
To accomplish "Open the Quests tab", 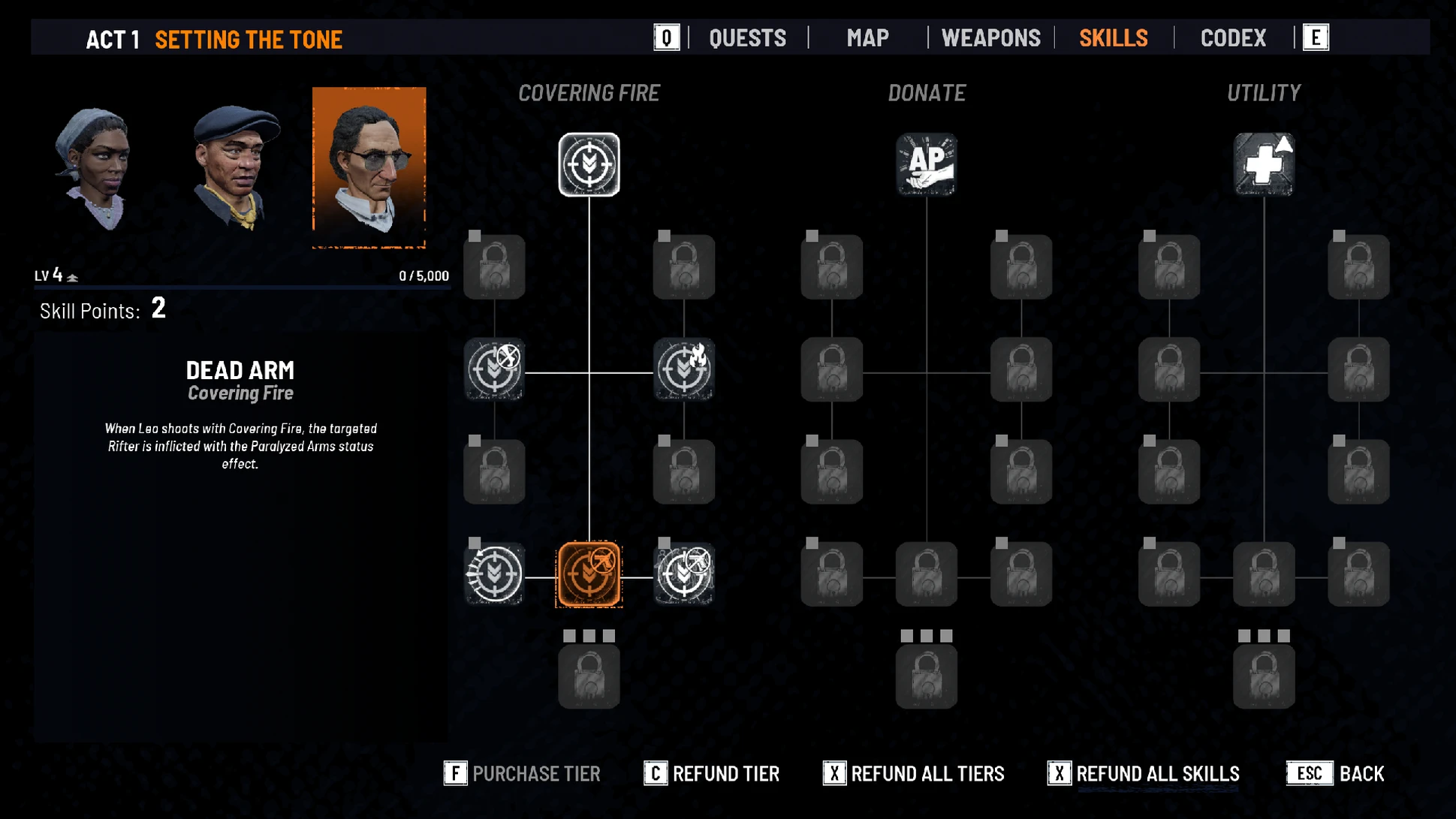I will 747,38.
